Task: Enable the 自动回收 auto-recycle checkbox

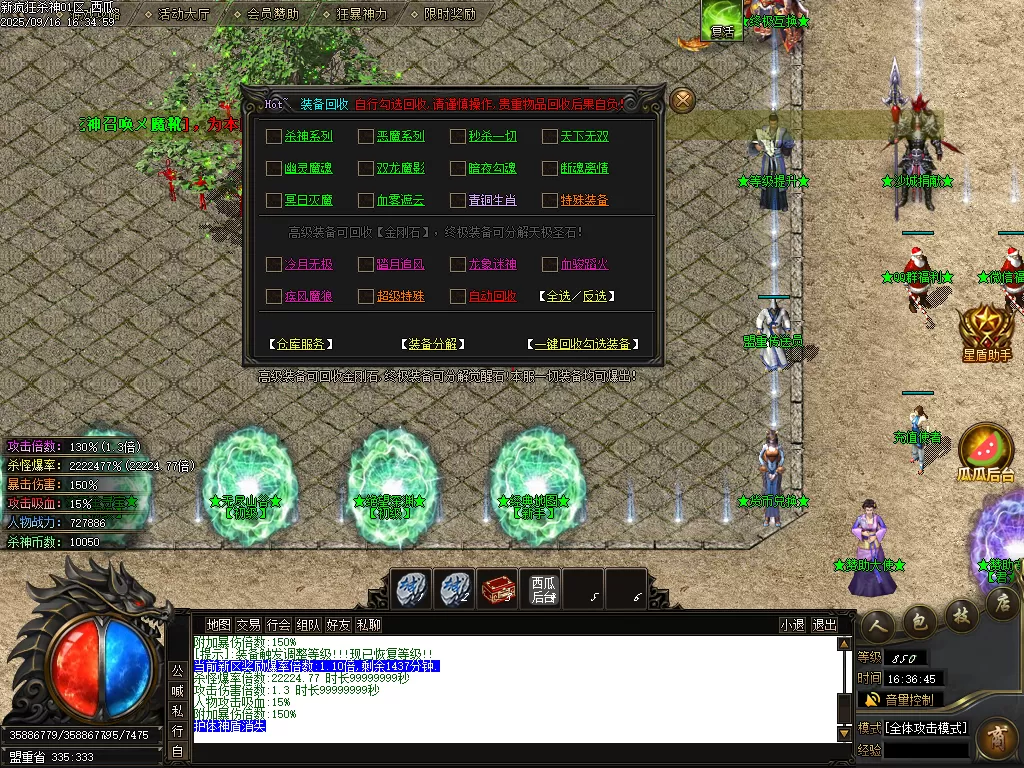Action: tap(458, 297)
